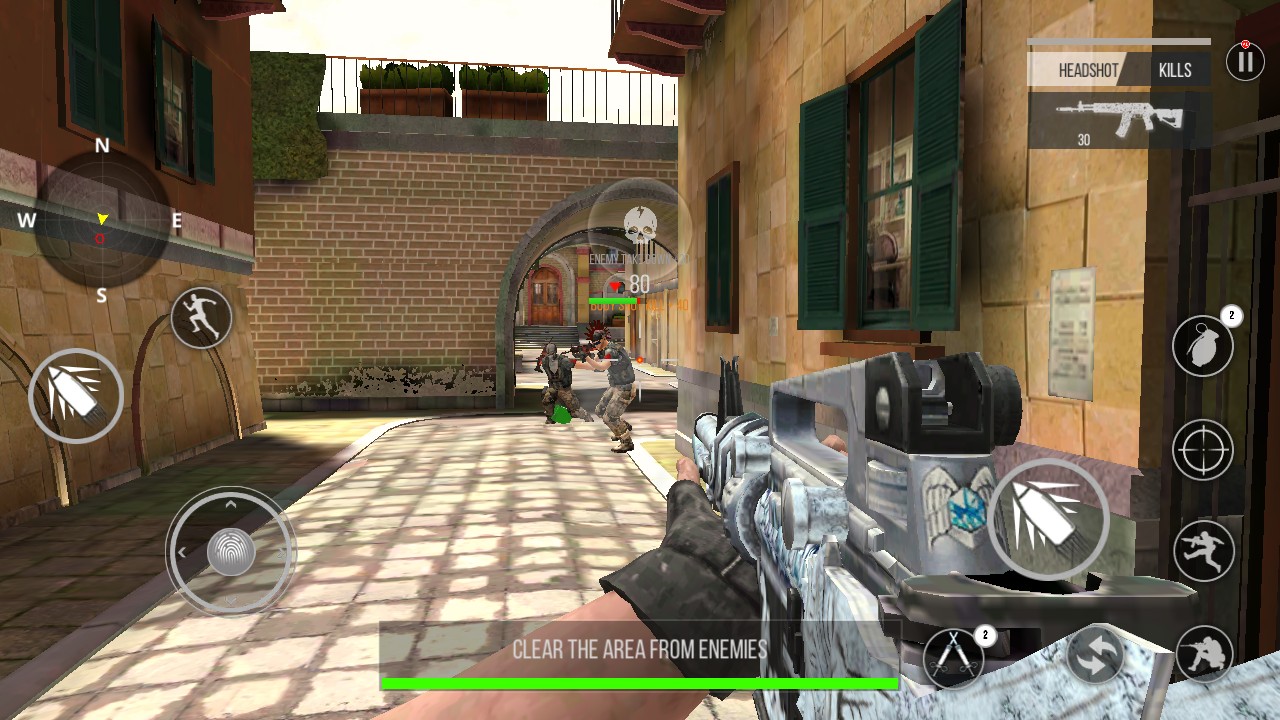
Task: Toggle aim with the crosshair scope button
Action: point(1202,450)
